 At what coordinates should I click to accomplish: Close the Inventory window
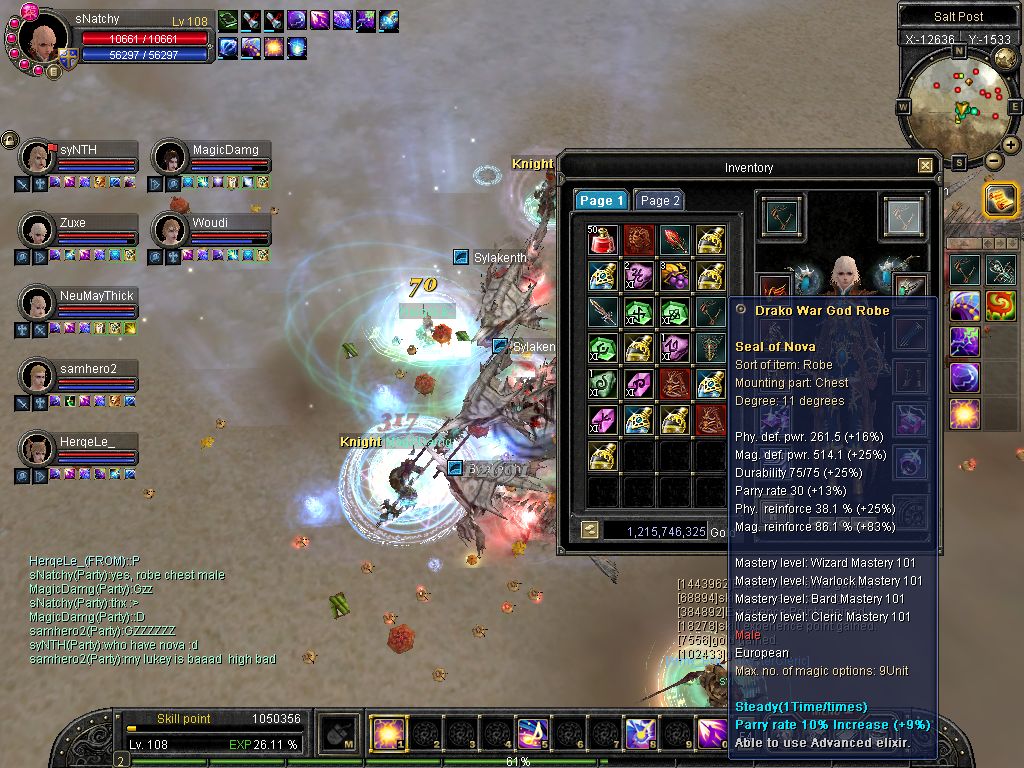925,166
